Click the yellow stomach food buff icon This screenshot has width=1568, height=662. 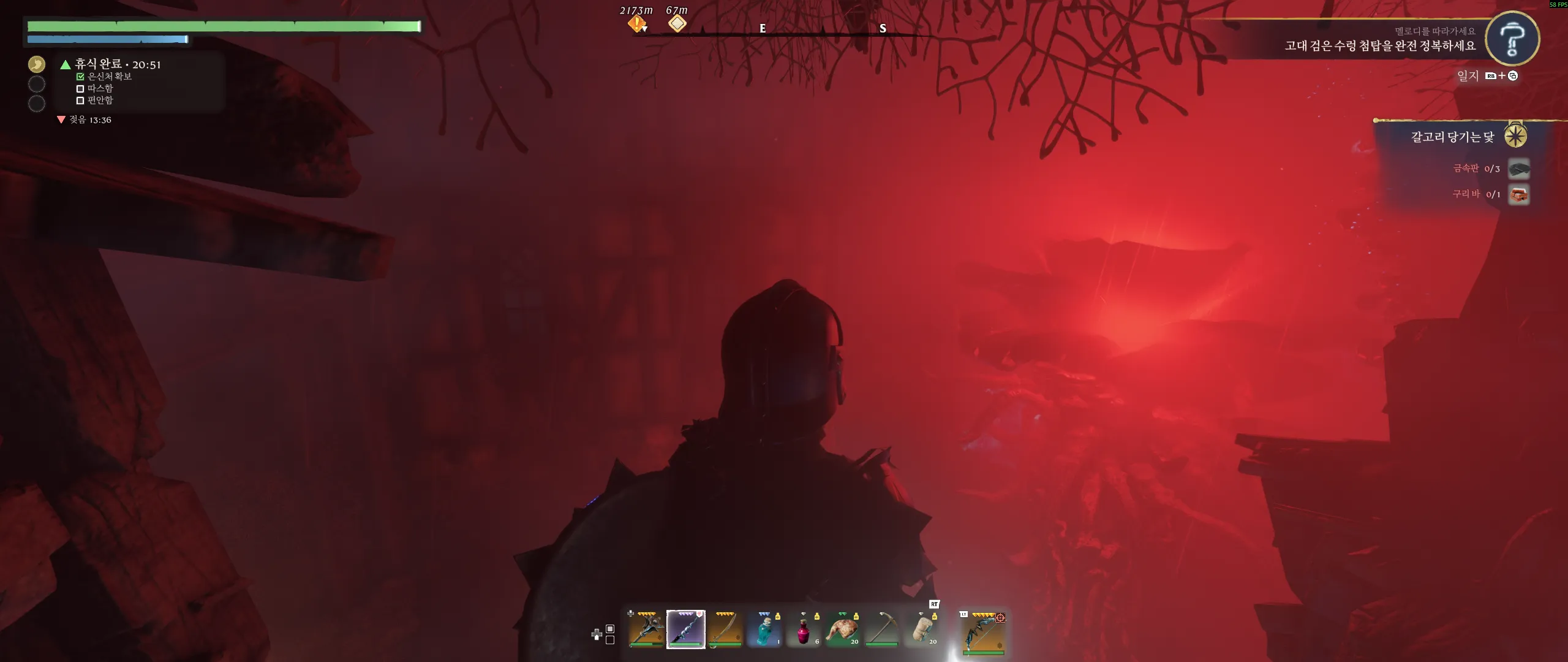(37, 64)
